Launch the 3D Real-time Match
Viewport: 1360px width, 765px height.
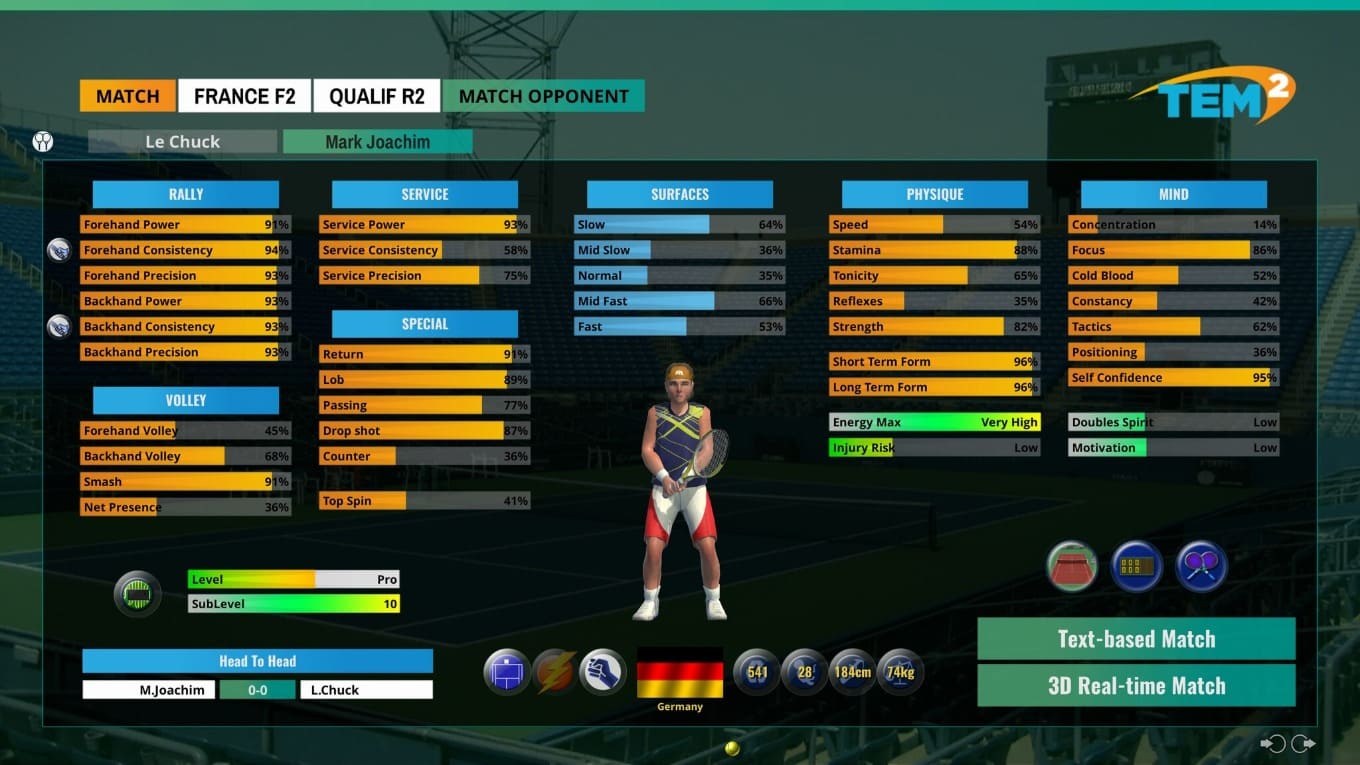tap(1136, 686)
